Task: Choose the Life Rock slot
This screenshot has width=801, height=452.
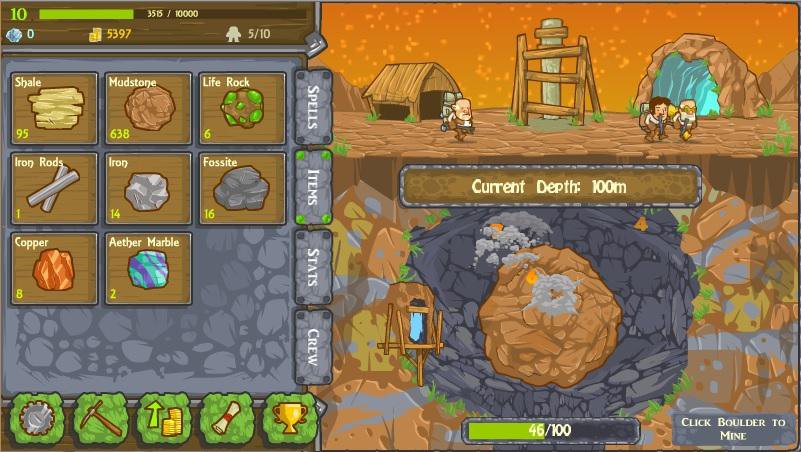Action: click(241, 108)
